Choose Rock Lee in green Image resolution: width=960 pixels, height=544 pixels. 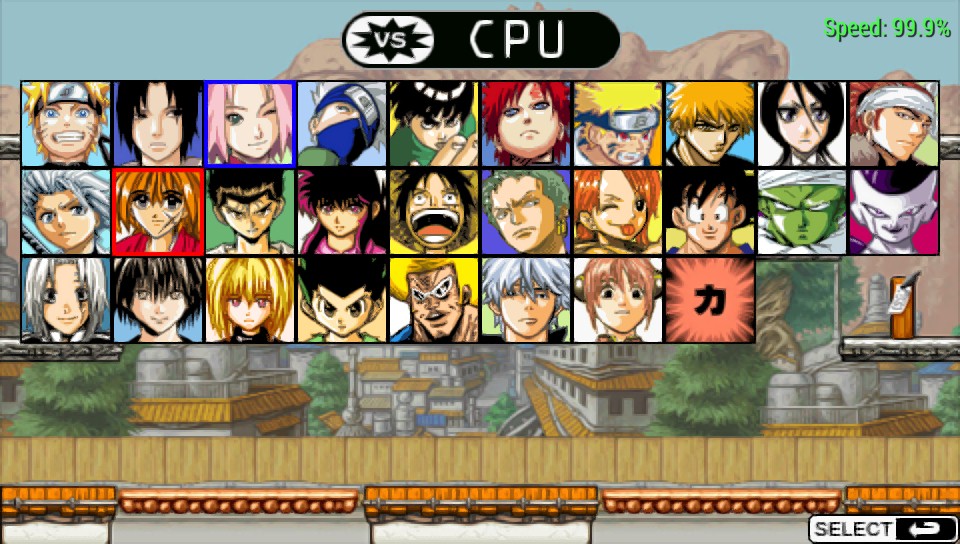tap(434, 124)
